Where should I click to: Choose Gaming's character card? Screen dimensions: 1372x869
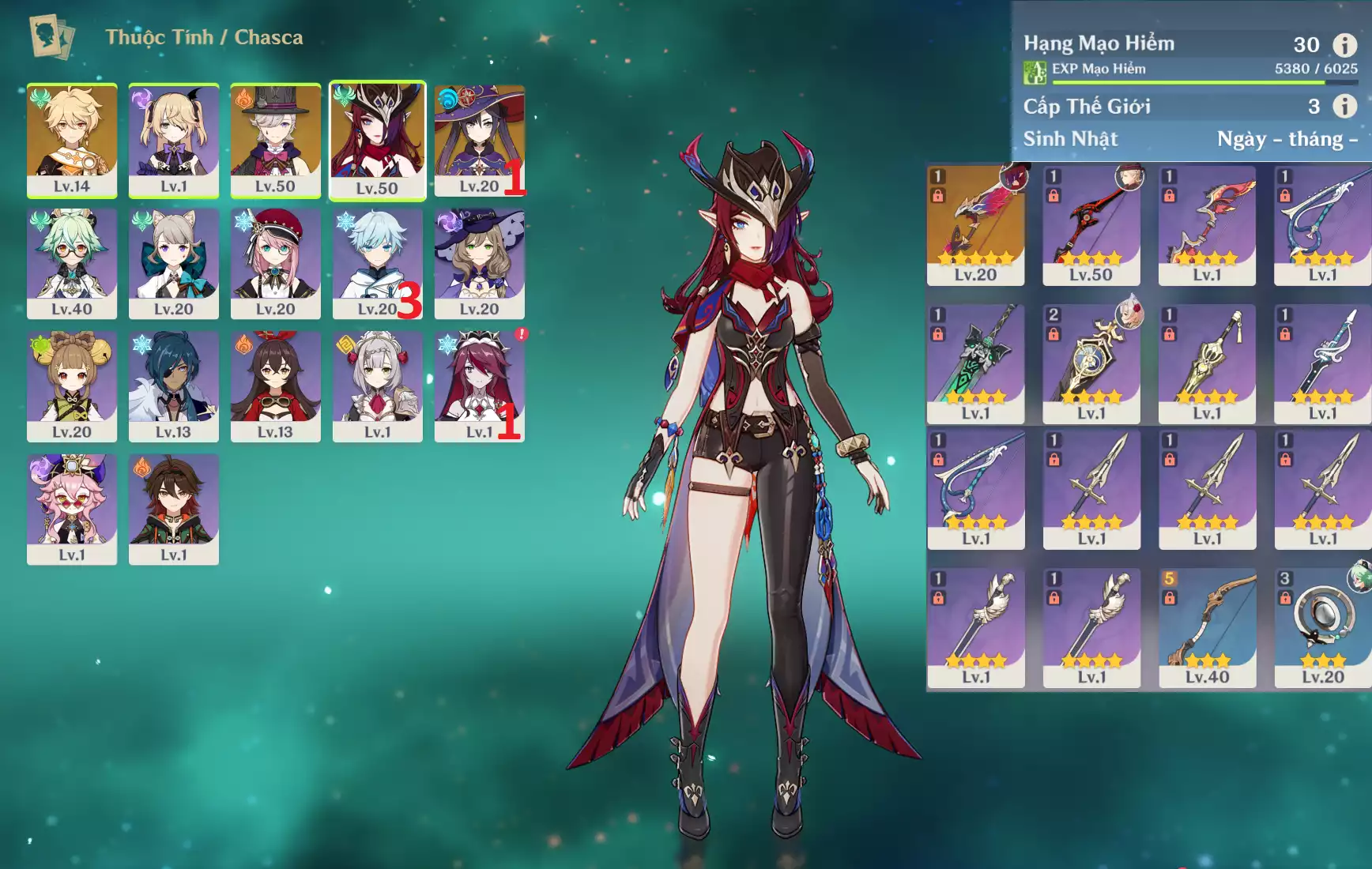[174, 508]
